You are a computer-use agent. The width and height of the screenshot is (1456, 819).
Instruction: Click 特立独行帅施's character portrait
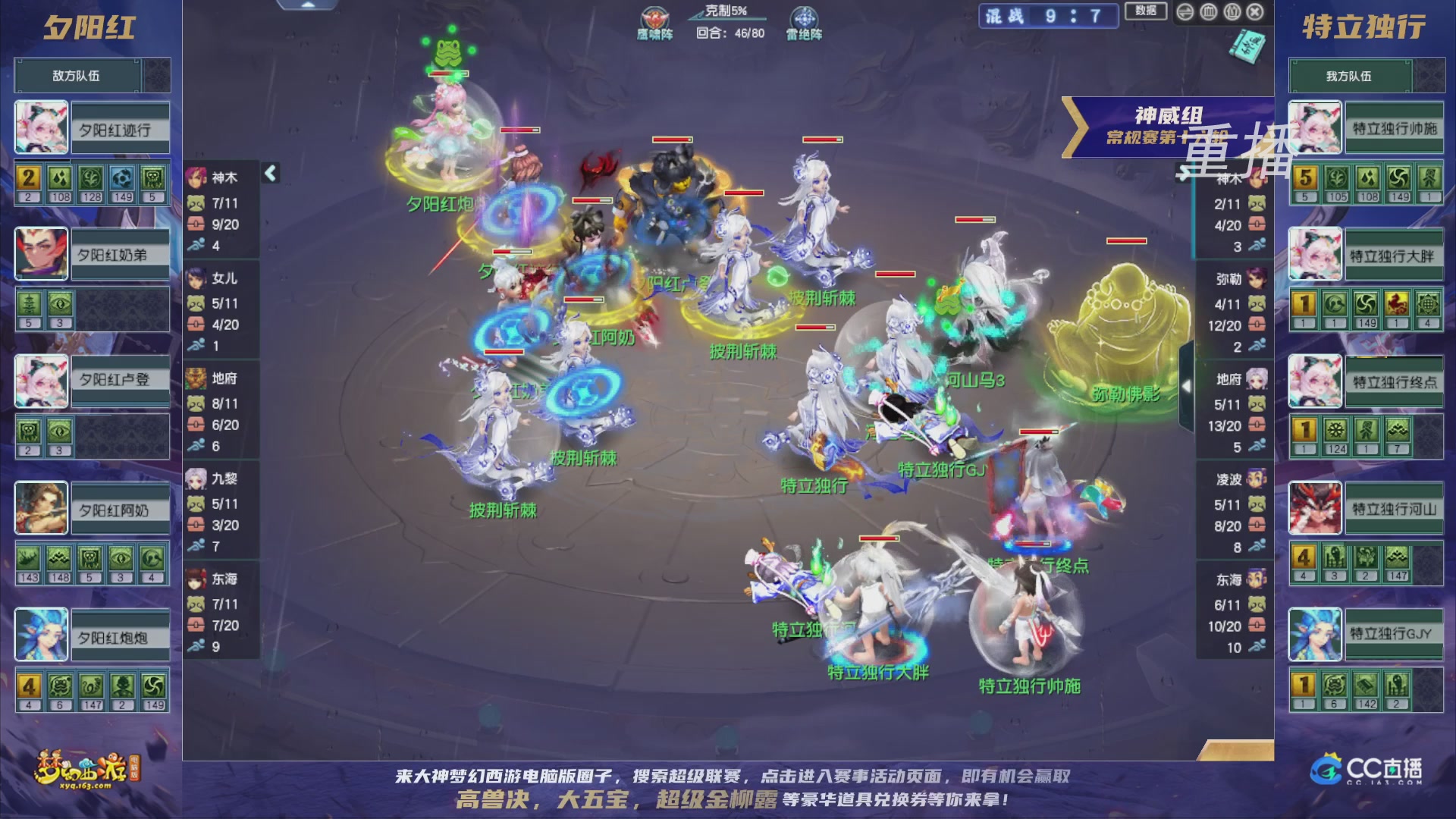1315,127
